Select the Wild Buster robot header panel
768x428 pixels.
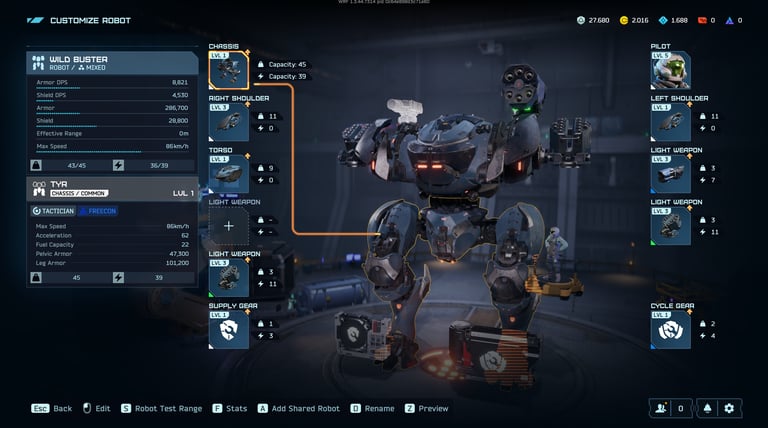(x=112, y=63)
